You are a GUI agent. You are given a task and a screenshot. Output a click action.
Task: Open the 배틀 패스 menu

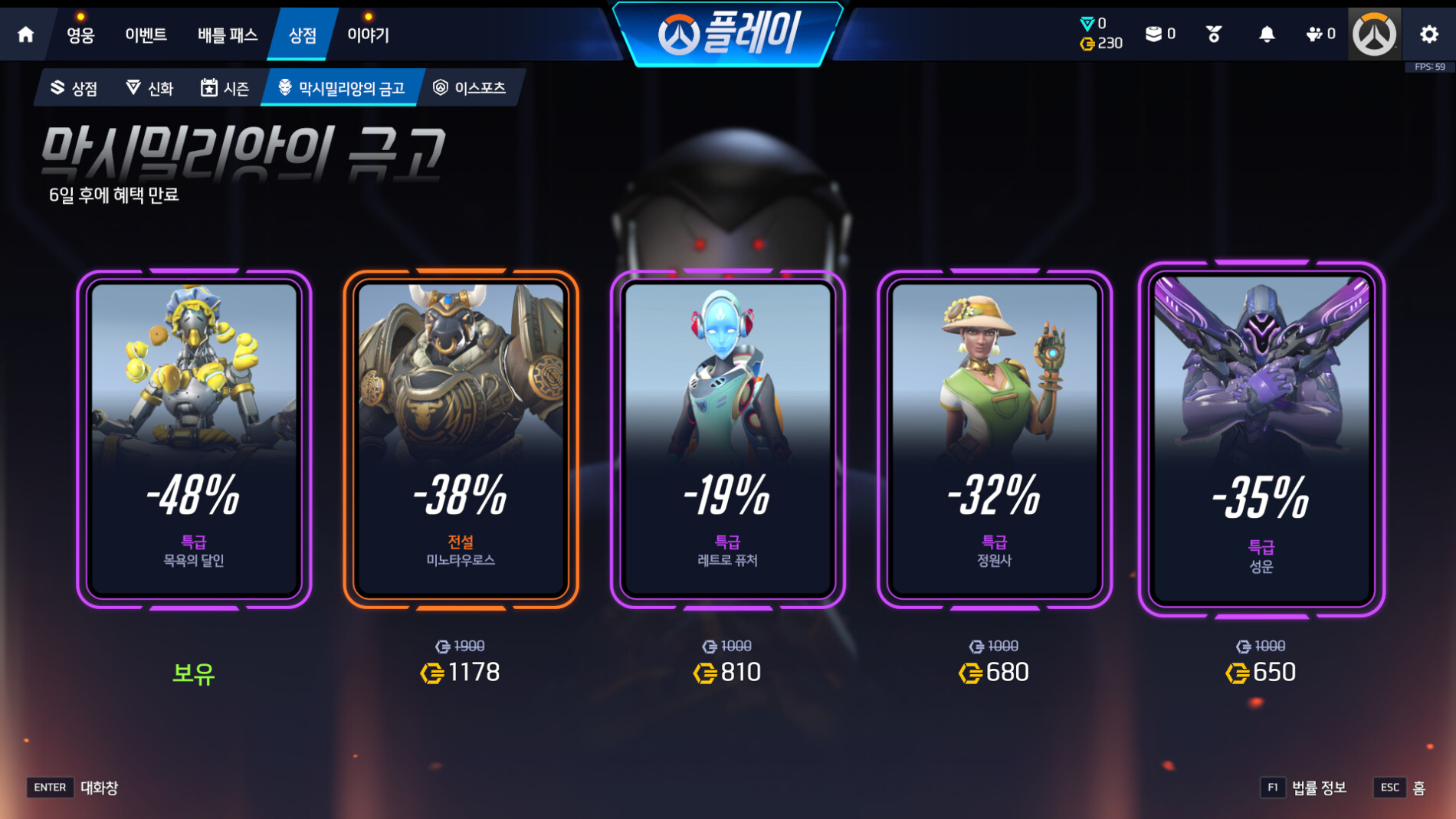click(x=227, y=34)
